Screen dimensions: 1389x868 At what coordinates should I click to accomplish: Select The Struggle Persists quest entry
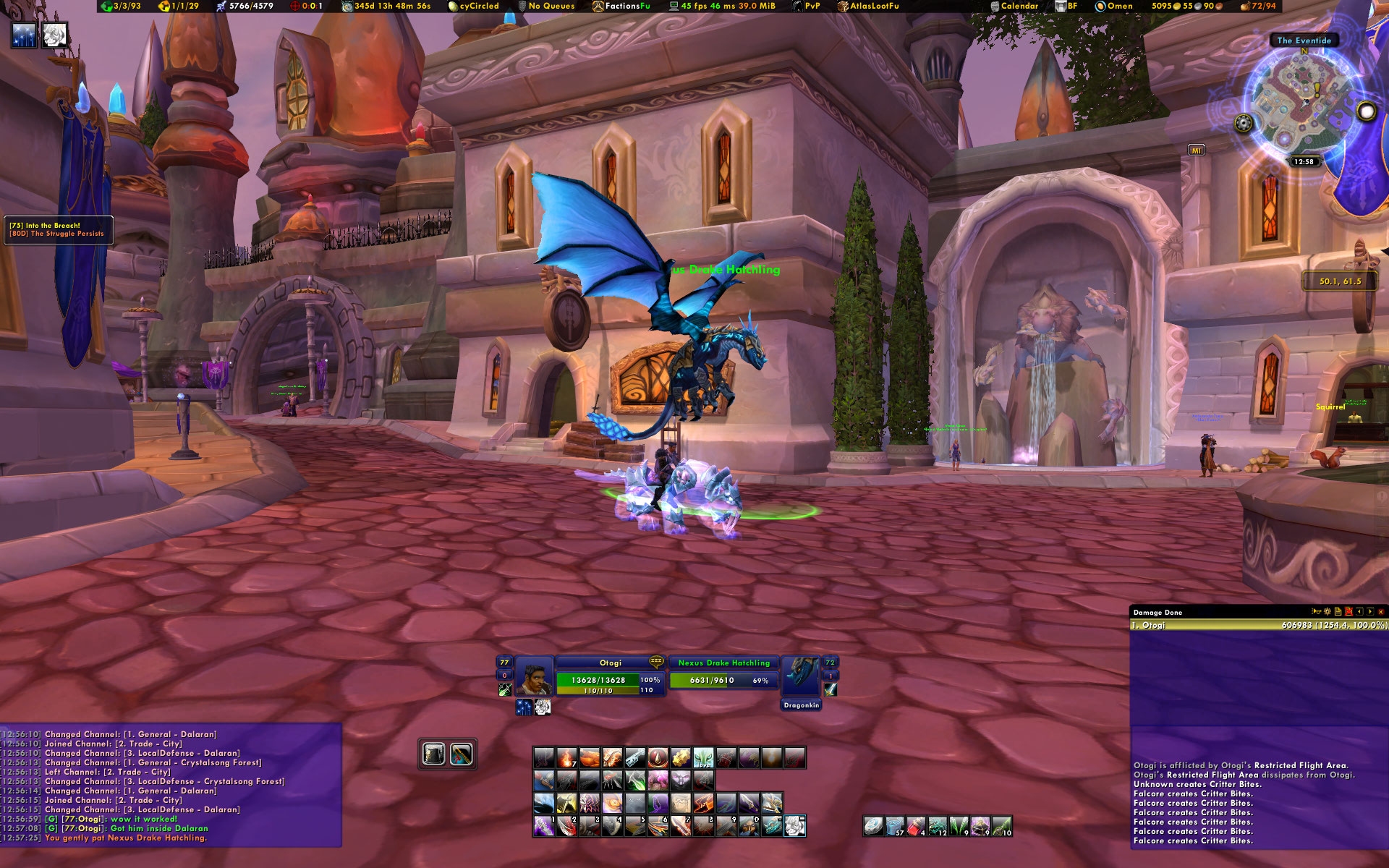pyautogui.click(x=67, y=234)
